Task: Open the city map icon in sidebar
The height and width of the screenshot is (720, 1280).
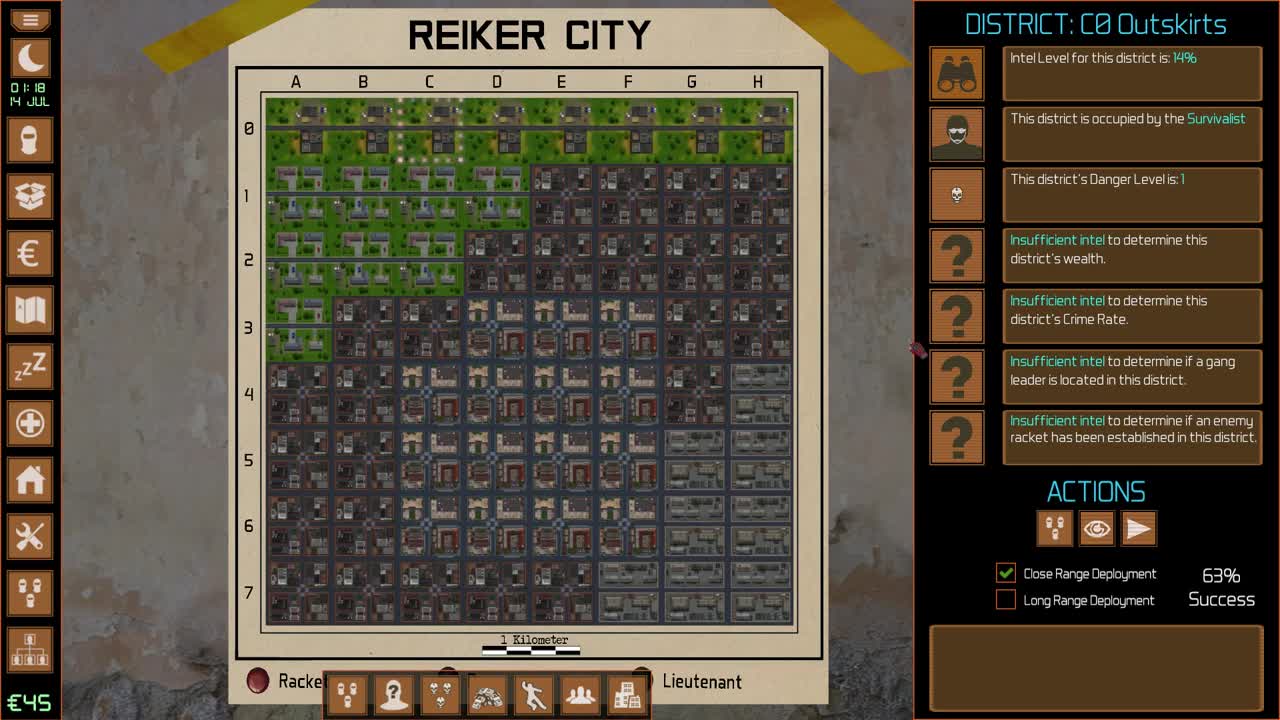Action: (30, 311)
